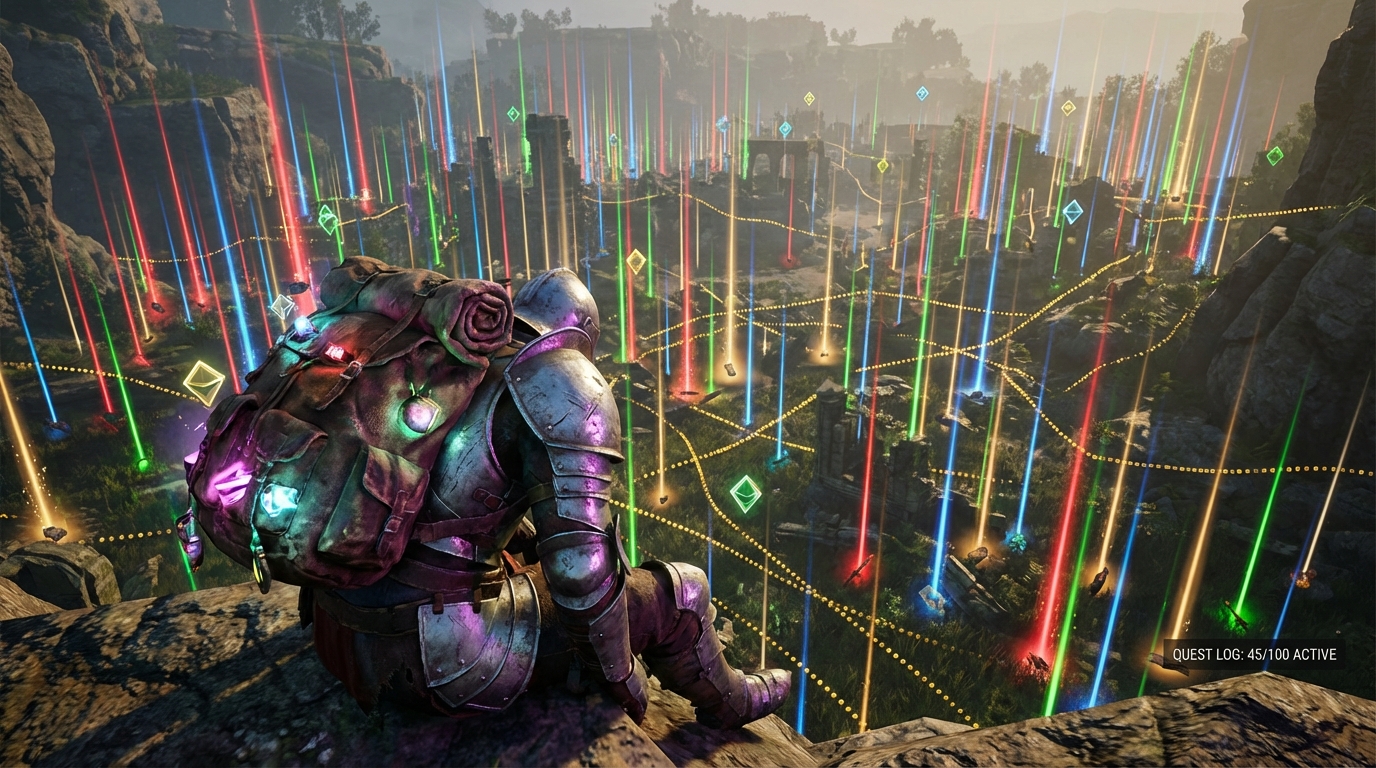Select the purple crystal glowing in the backpack pocket
Viewport: 1376px width, 768px height.
(231, 484)
